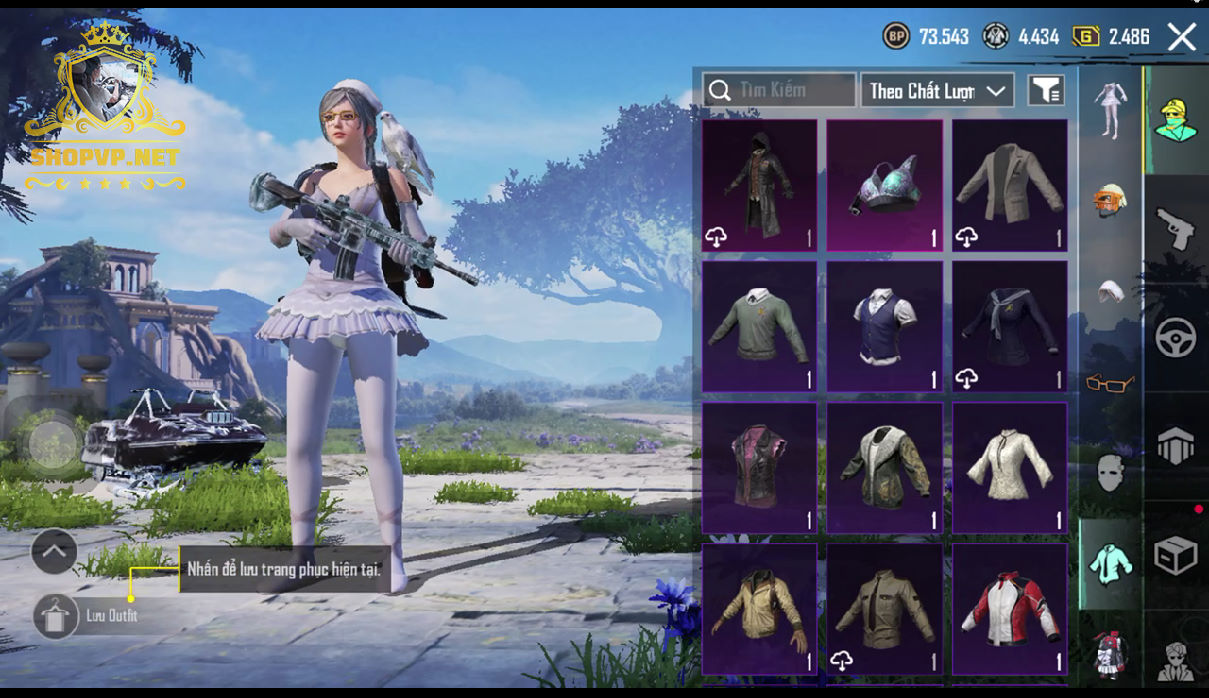Choose the white lace blouse
Image resolution: width=1209 pixels, height=698 pixels.
[1009, 468]
